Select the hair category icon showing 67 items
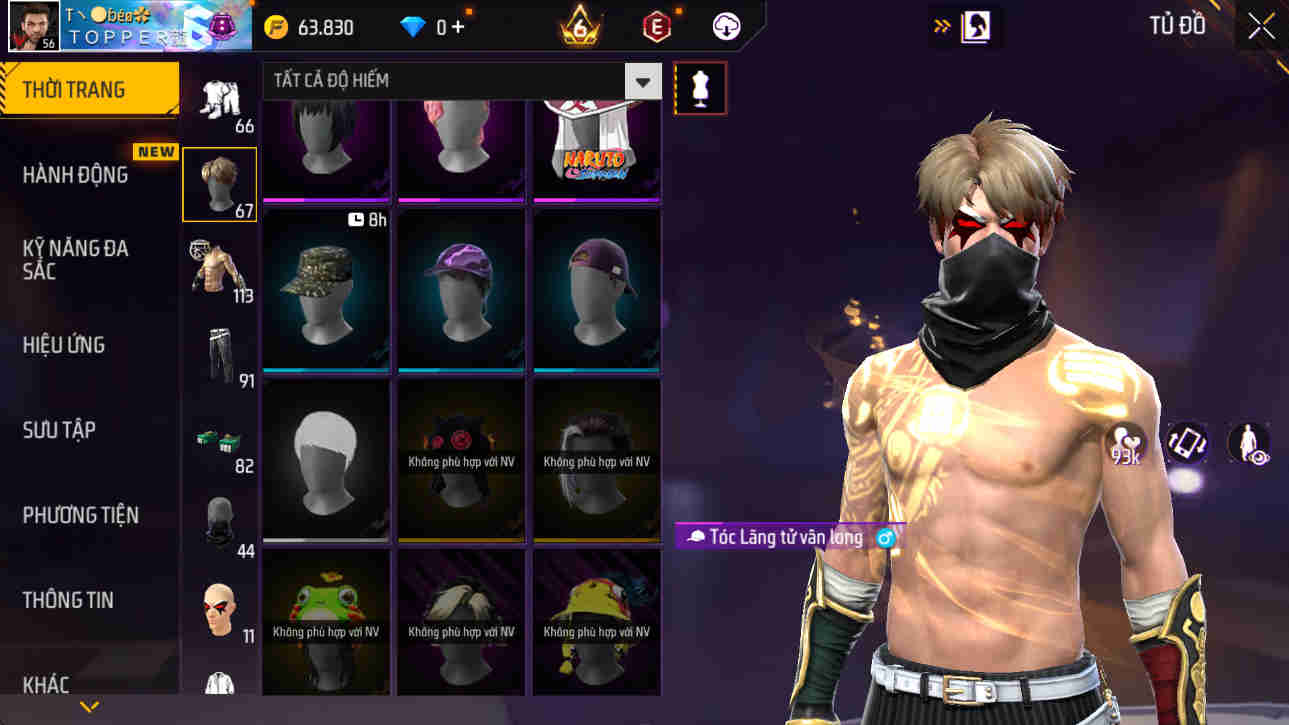The height and width of the screenshot is (725, 1289). [219, 183]
